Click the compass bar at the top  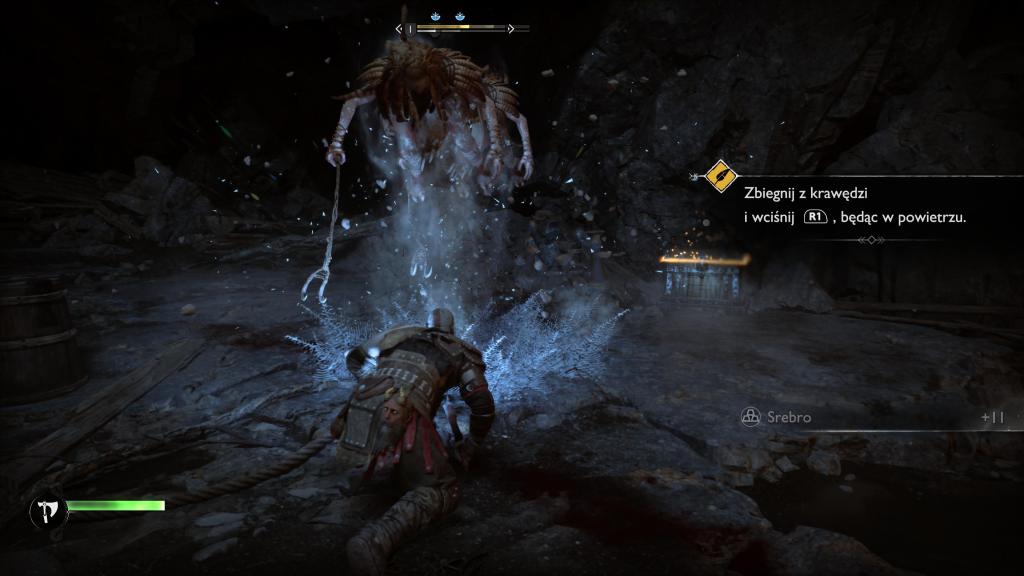(462, 29)
